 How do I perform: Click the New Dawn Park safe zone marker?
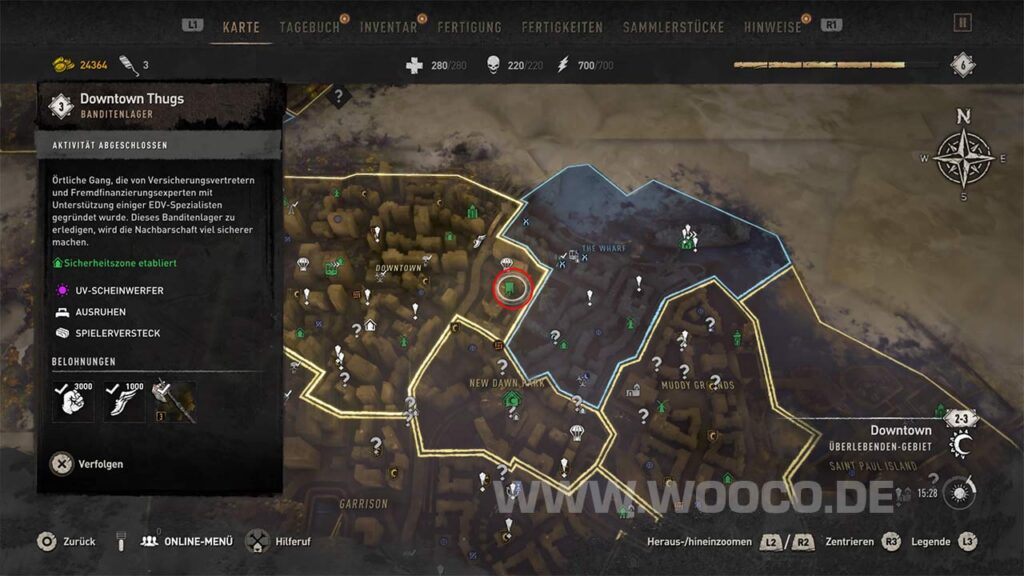click(512, 401)
